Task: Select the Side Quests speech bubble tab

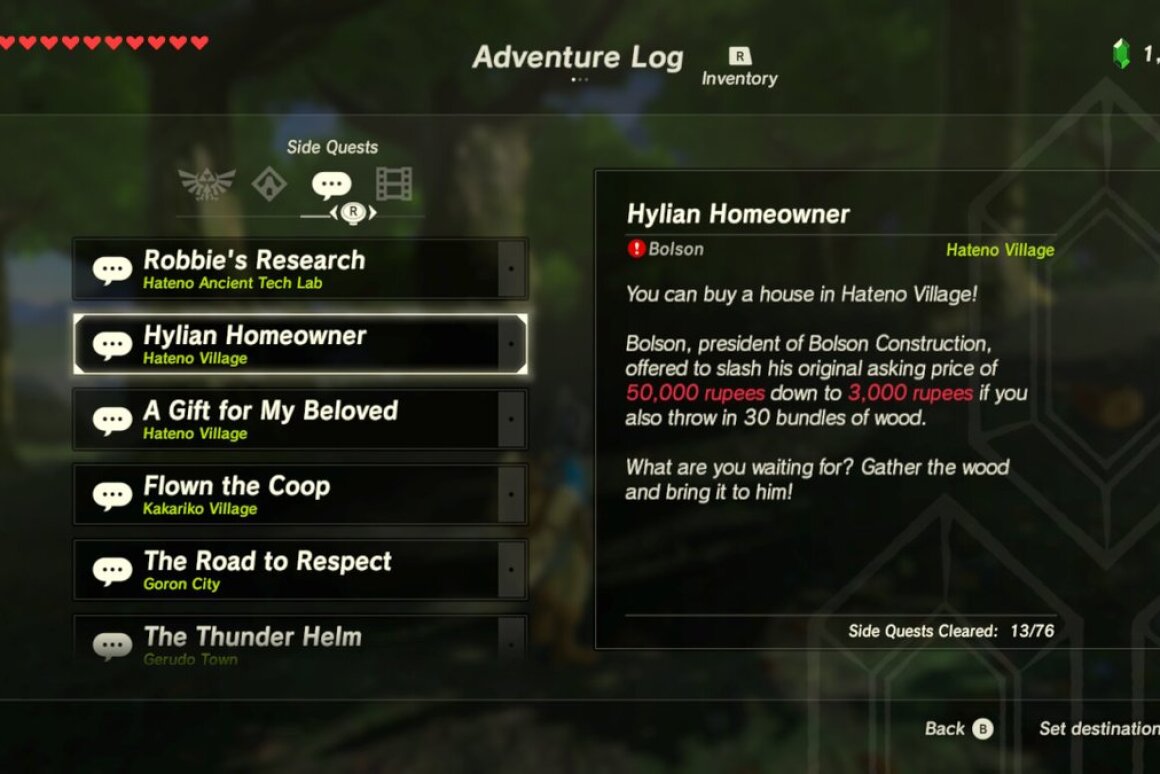Action: 331,185
